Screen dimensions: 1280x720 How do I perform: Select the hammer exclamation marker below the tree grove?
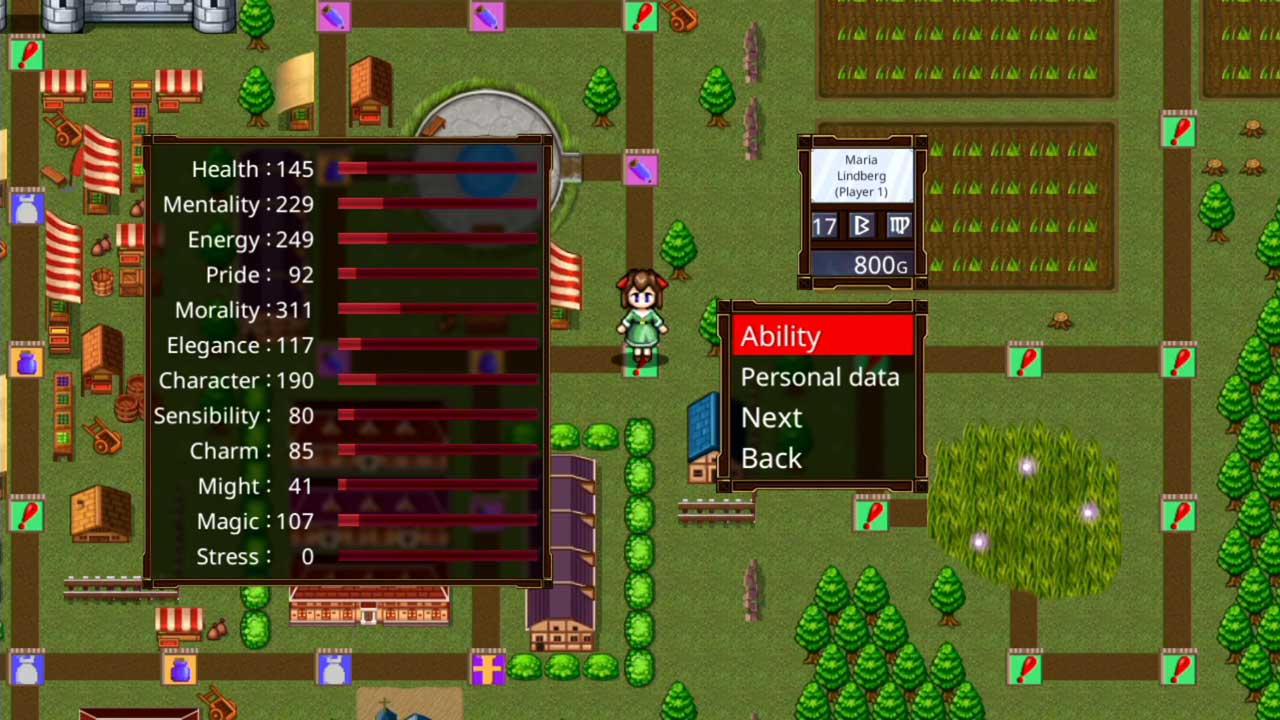pos(872,513)
